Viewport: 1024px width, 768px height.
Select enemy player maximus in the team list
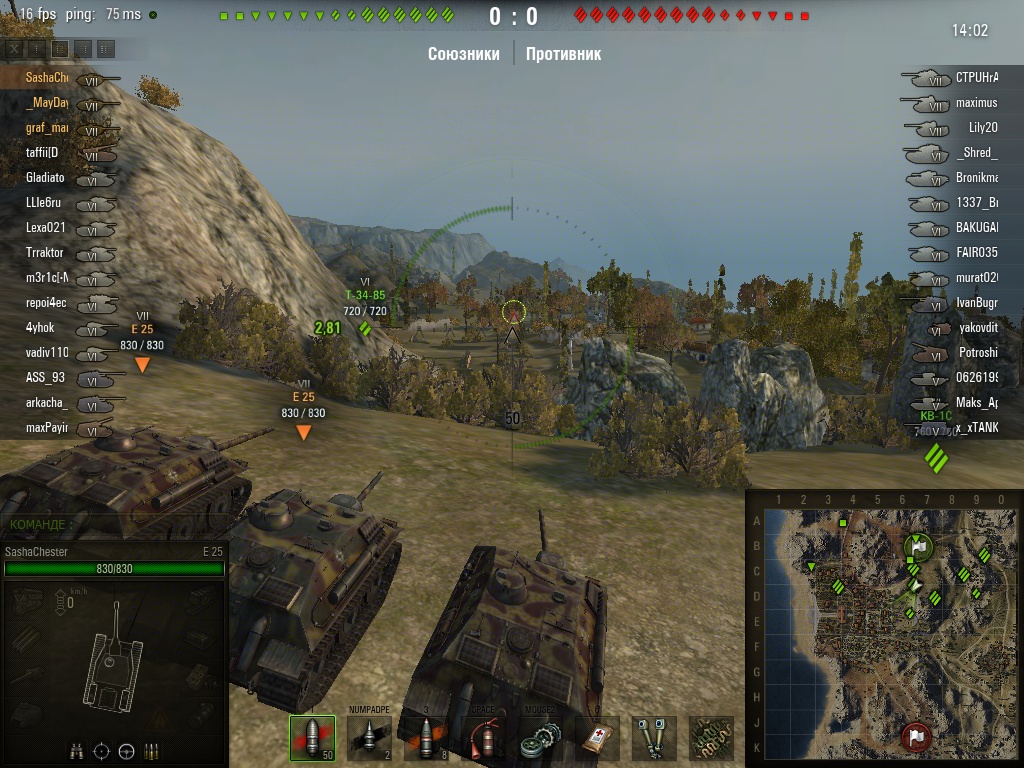(976, 103)
